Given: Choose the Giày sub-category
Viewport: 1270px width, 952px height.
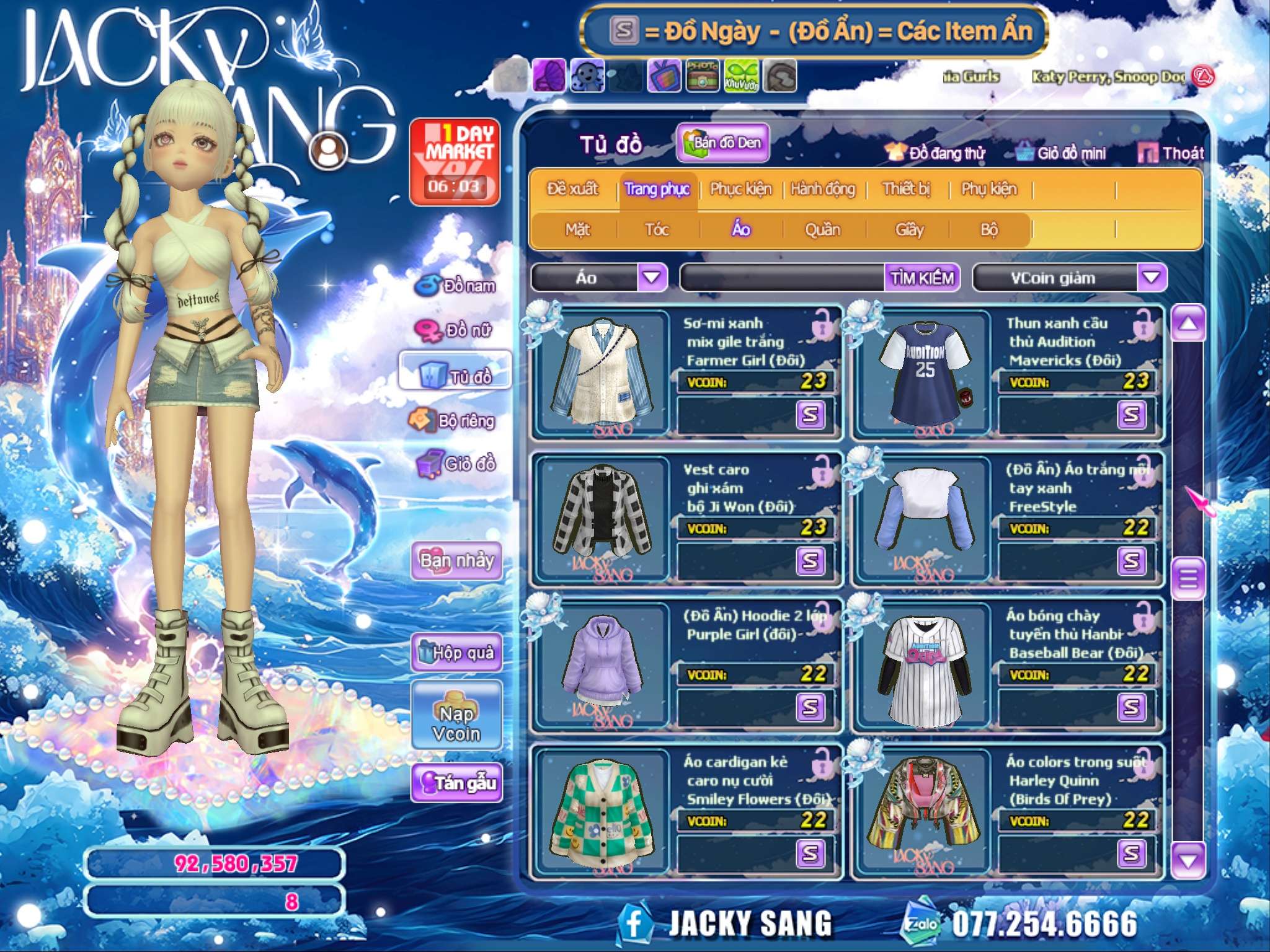Looking at the screenshot, I should pos(909,230).
